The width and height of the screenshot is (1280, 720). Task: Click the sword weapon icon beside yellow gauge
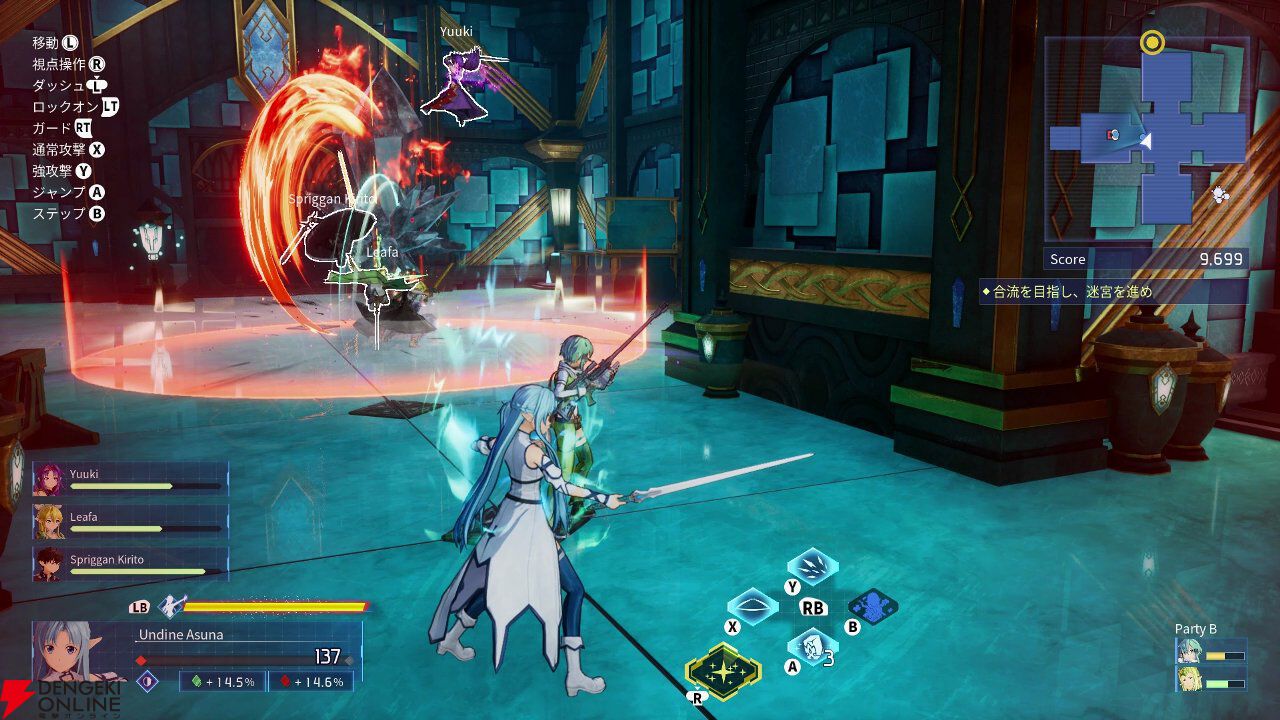tap(171, 606)
